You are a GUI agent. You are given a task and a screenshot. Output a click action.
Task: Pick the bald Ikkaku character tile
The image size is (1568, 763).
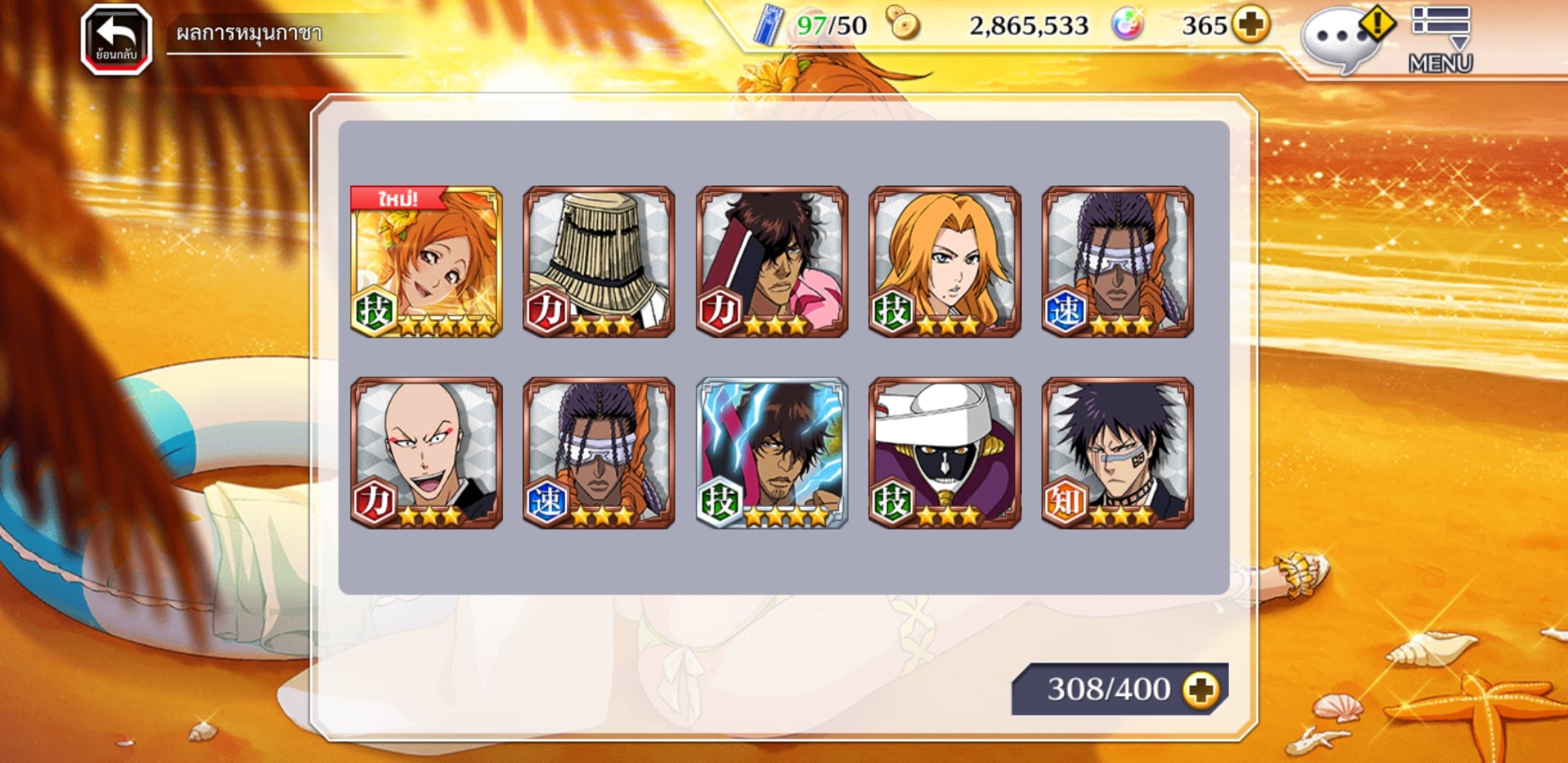click(x=427, y=453)
